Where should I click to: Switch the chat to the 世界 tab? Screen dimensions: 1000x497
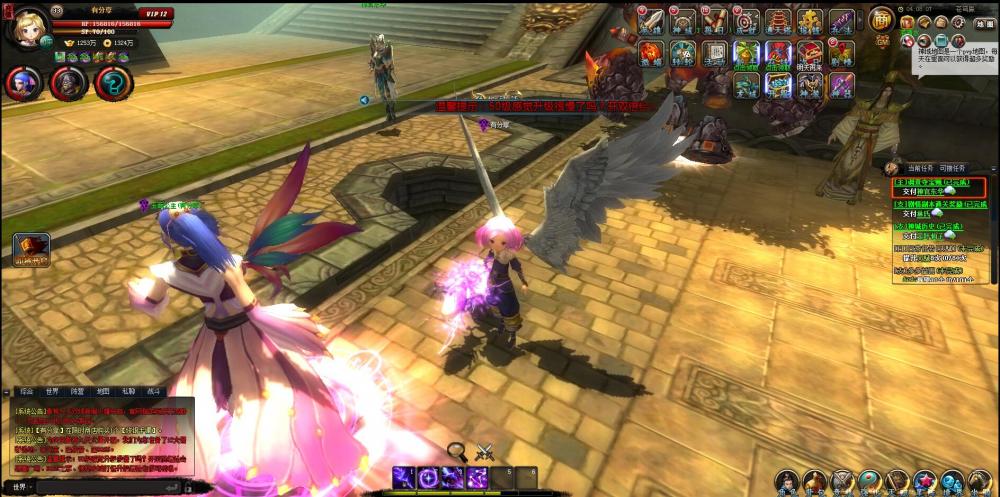(52, 392)
